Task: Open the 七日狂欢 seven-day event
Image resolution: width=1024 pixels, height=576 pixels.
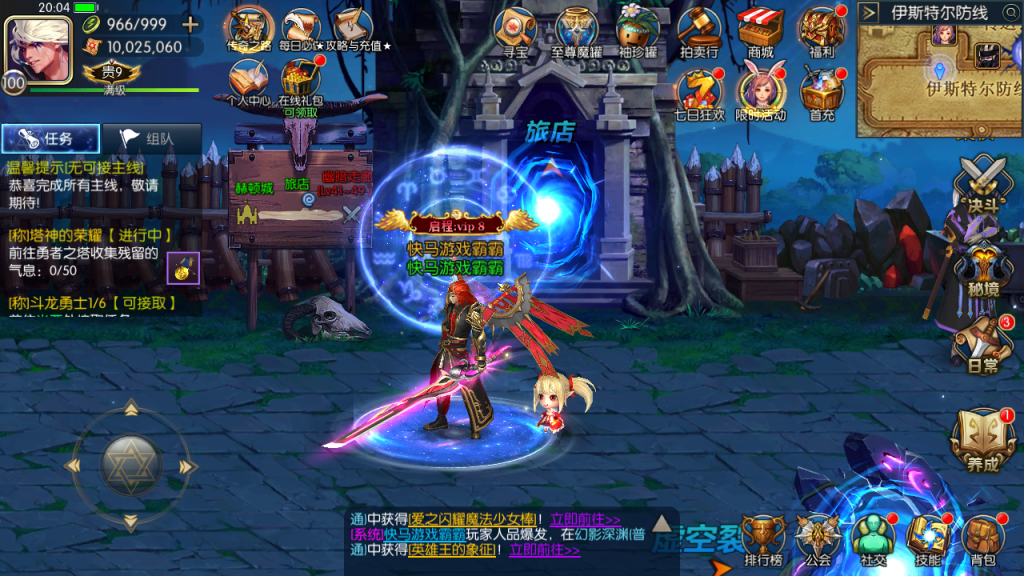Action: [699, 92]
